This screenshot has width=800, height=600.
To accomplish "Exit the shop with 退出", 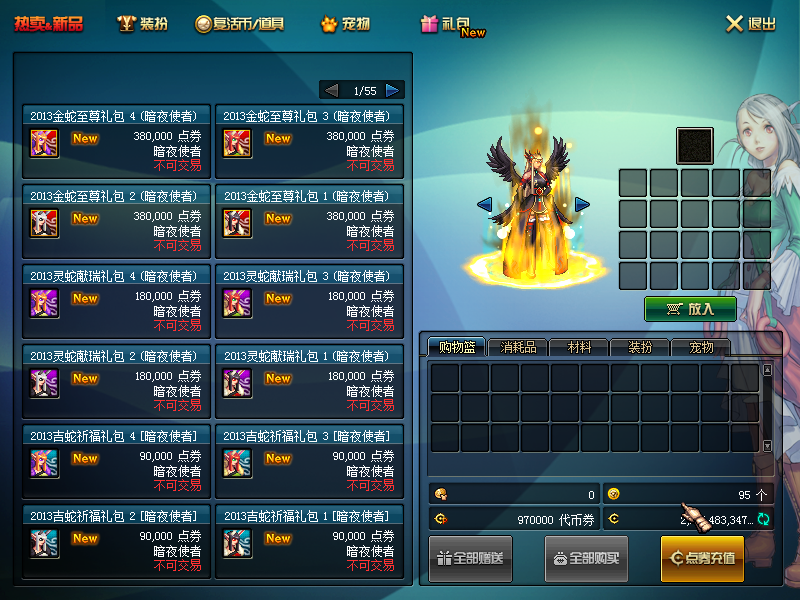I will point(750,24).
